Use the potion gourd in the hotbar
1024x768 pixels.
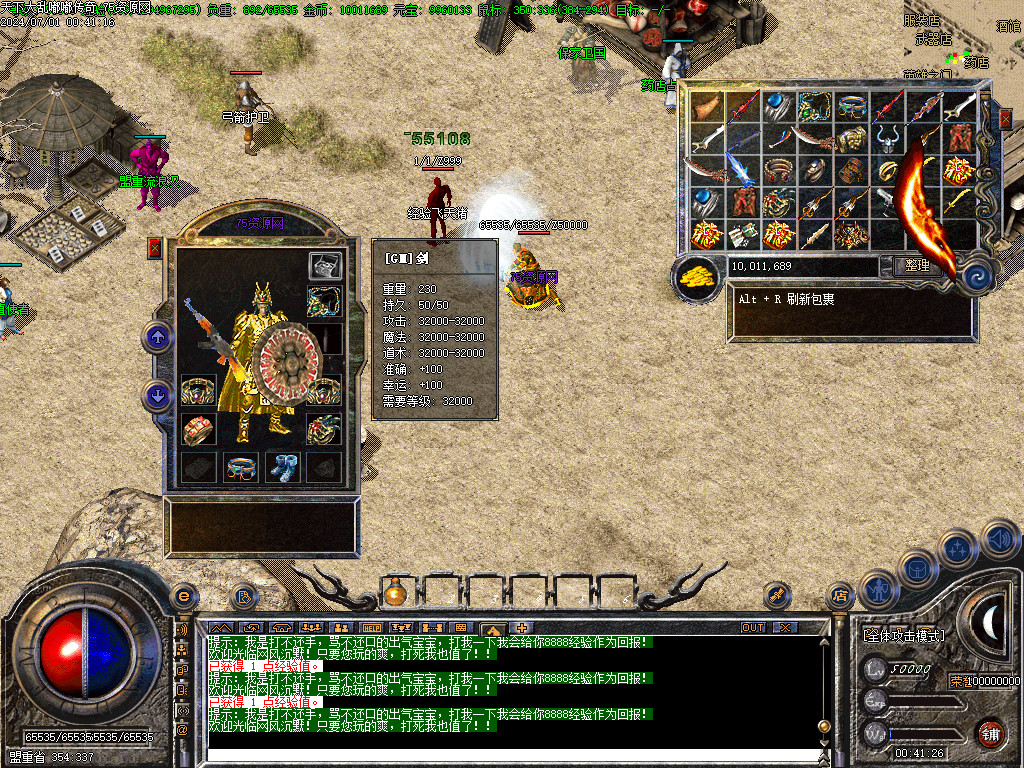[394, 593]
